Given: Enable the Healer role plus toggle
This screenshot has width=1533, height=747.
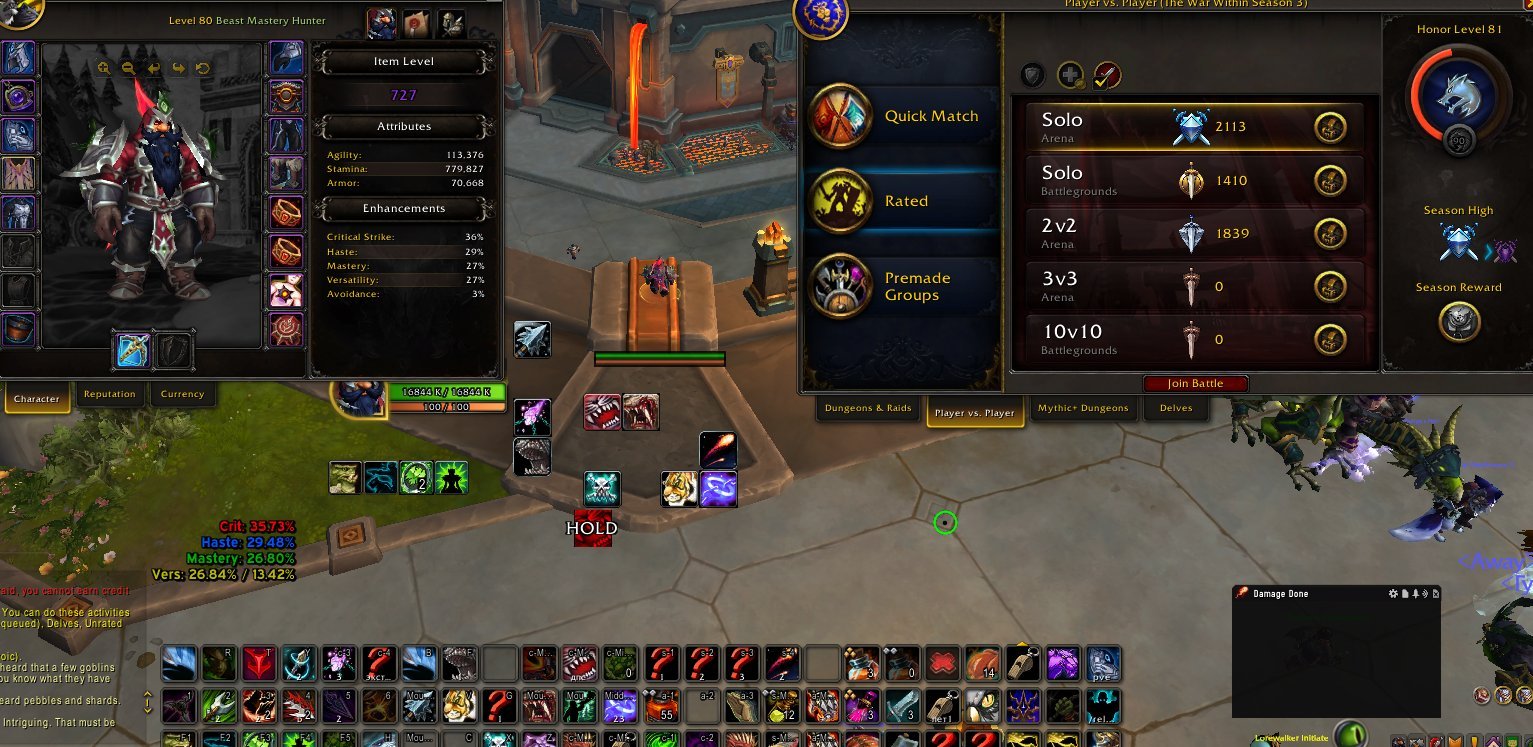Looking at the screenshot, I should pos(1070,74).
